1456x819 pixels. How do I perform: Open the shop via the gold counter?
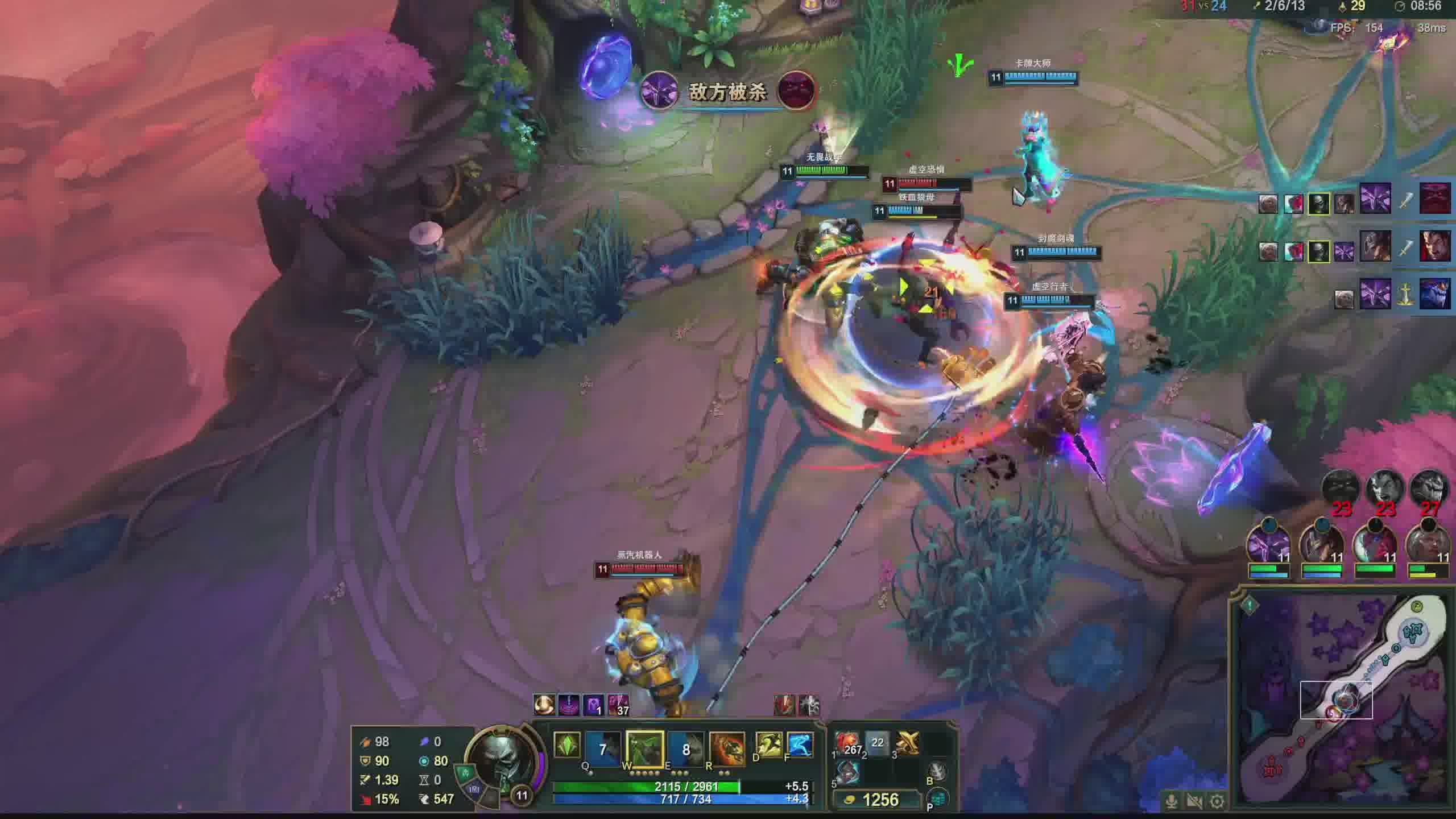[876, 800]
